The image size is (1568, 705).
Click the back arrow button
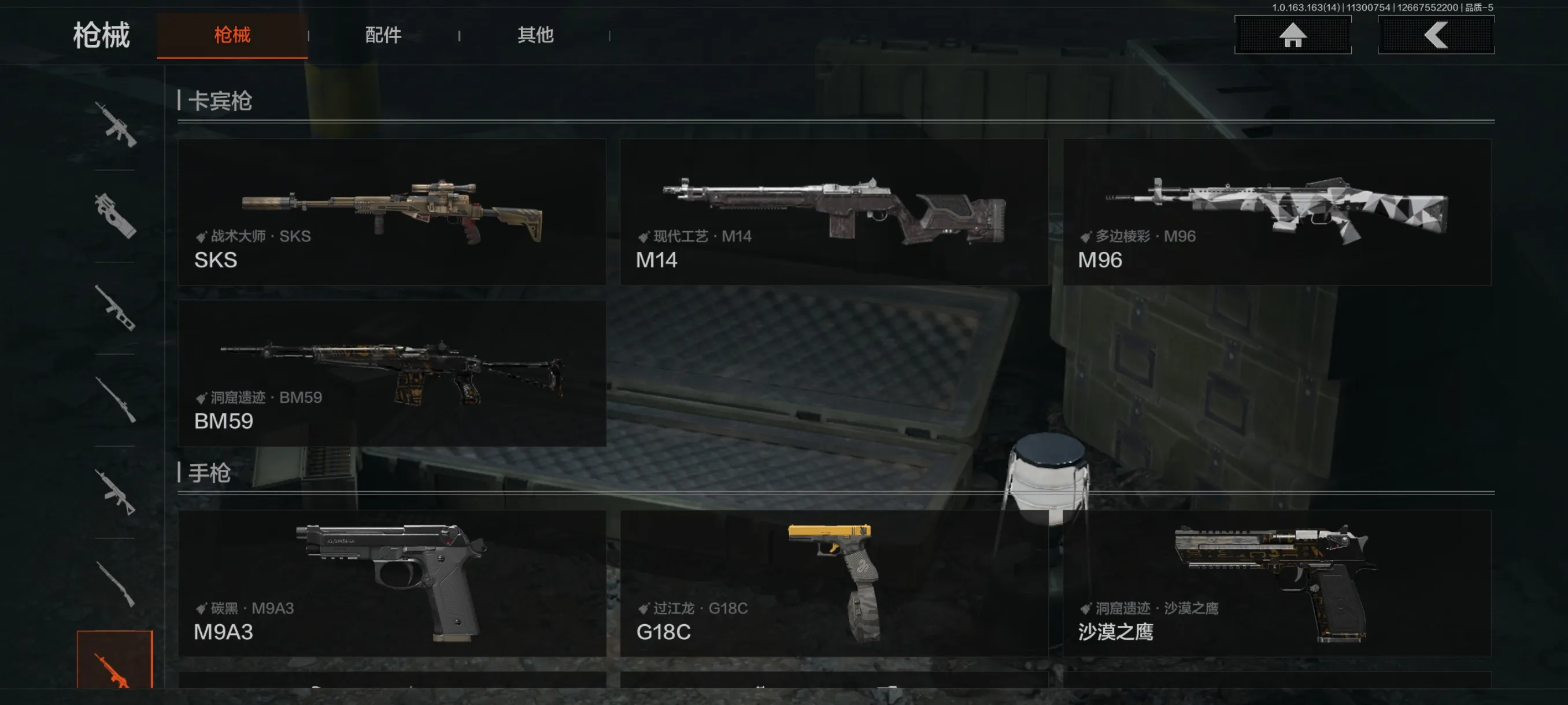(1435, 35)
